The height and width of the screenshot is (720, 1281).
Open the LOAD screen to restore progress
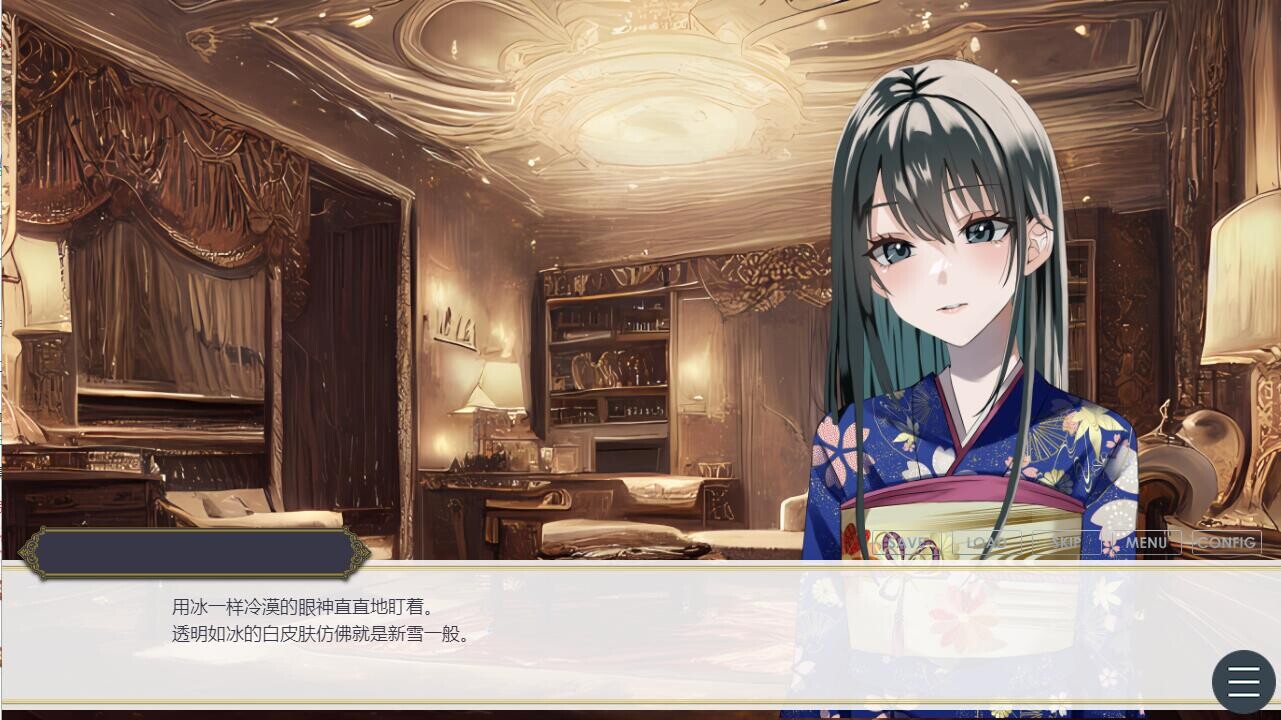coord(986,542)
